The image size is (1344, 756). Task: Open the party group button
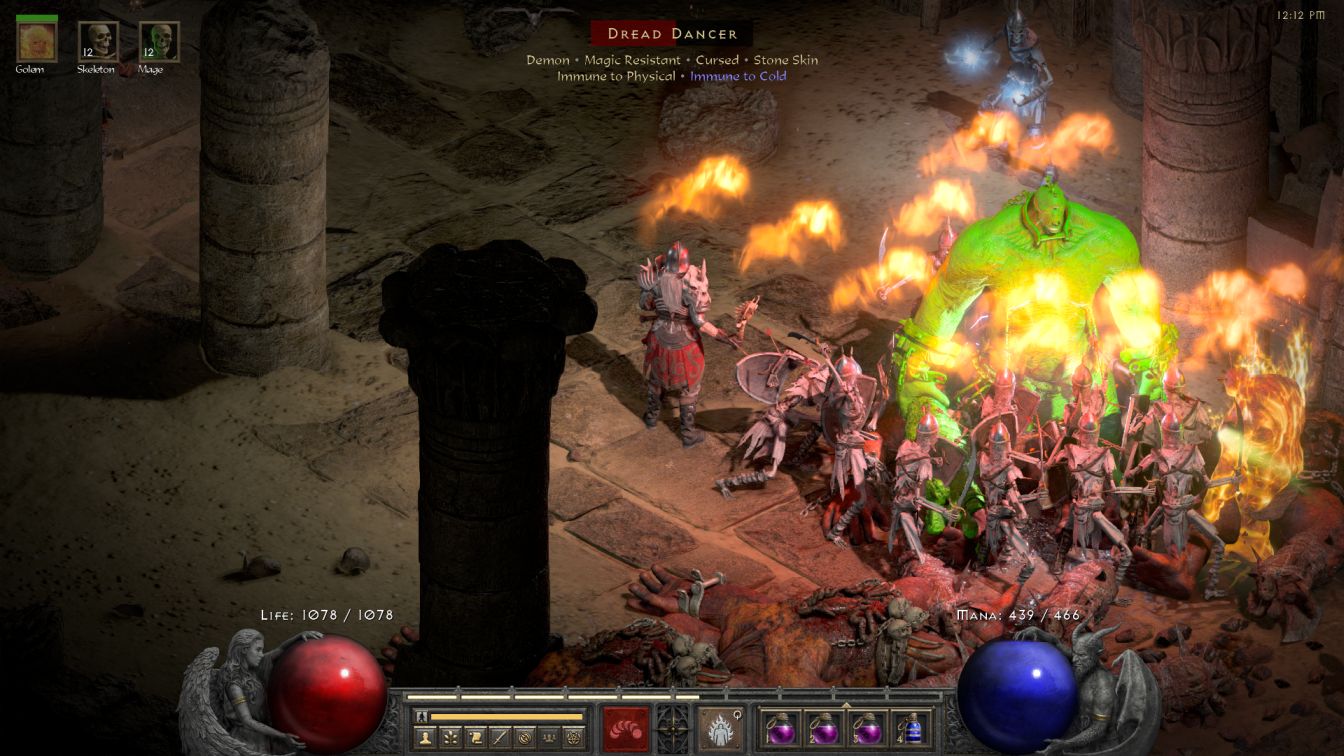548,737
